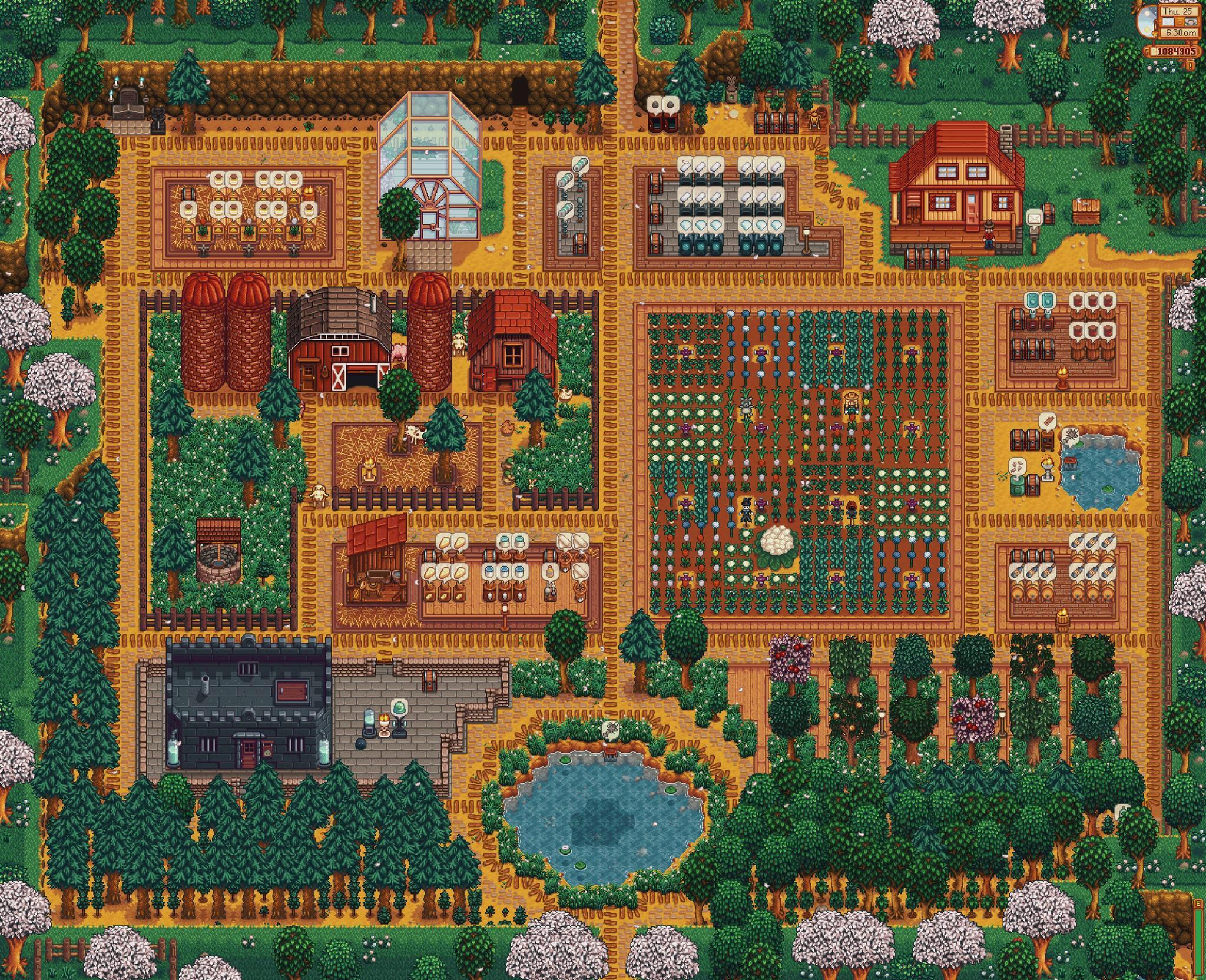Toggle the slime hutch entrance door

pyautogui.click(x=249, y=752)
